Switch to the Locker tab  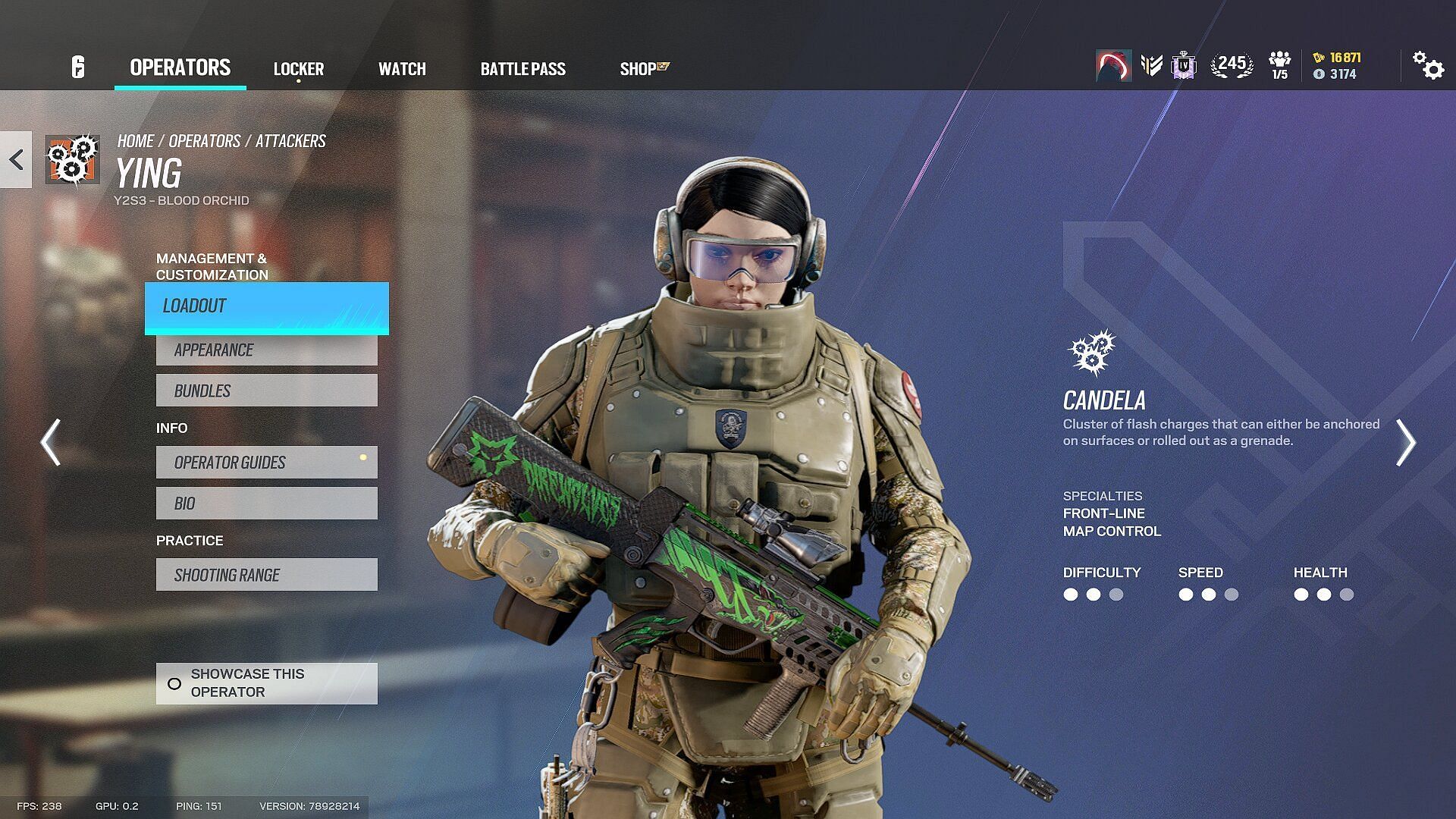tap(298, 69)
